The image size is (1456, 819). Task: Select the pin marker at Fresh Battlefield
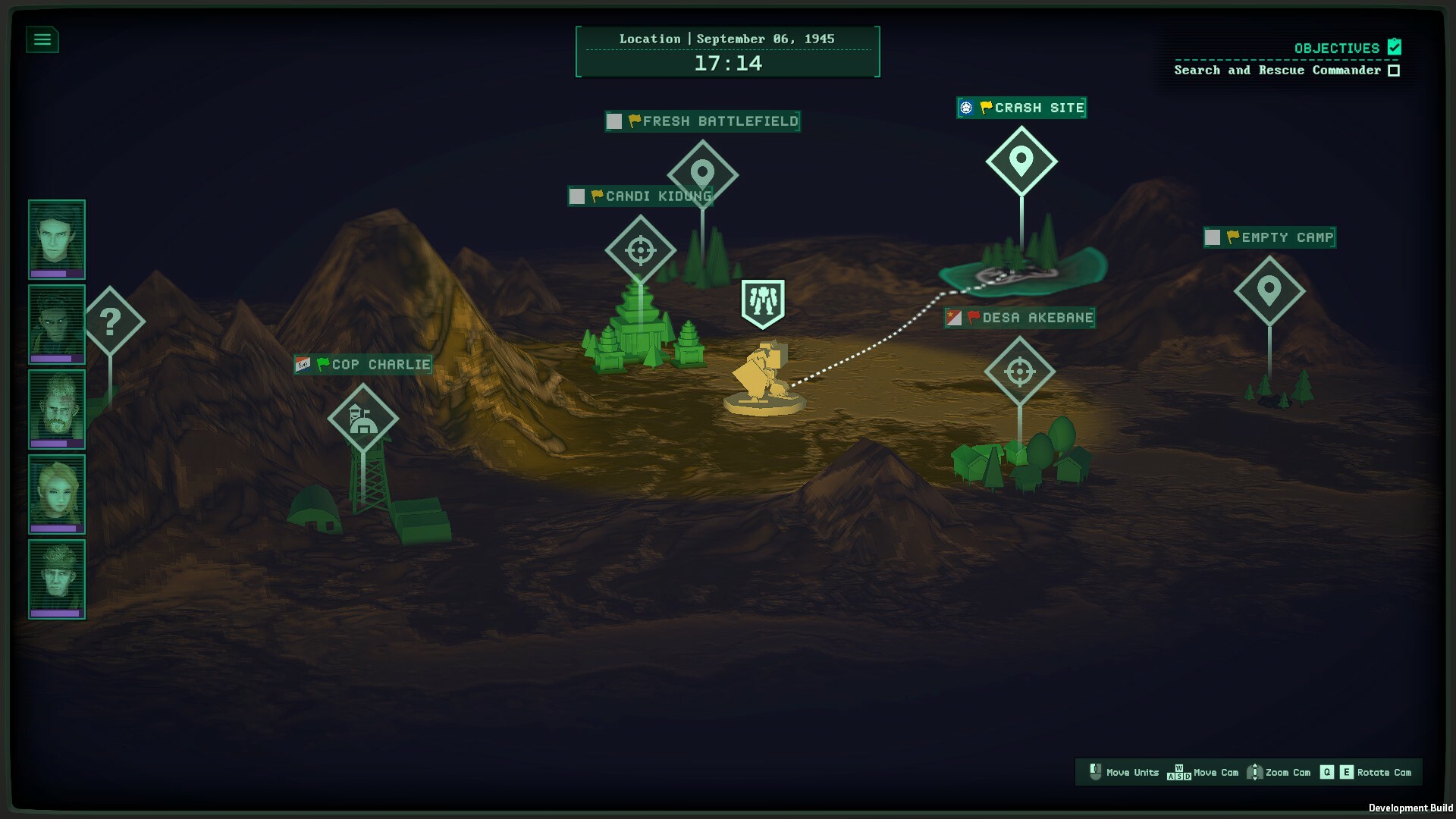701,172
